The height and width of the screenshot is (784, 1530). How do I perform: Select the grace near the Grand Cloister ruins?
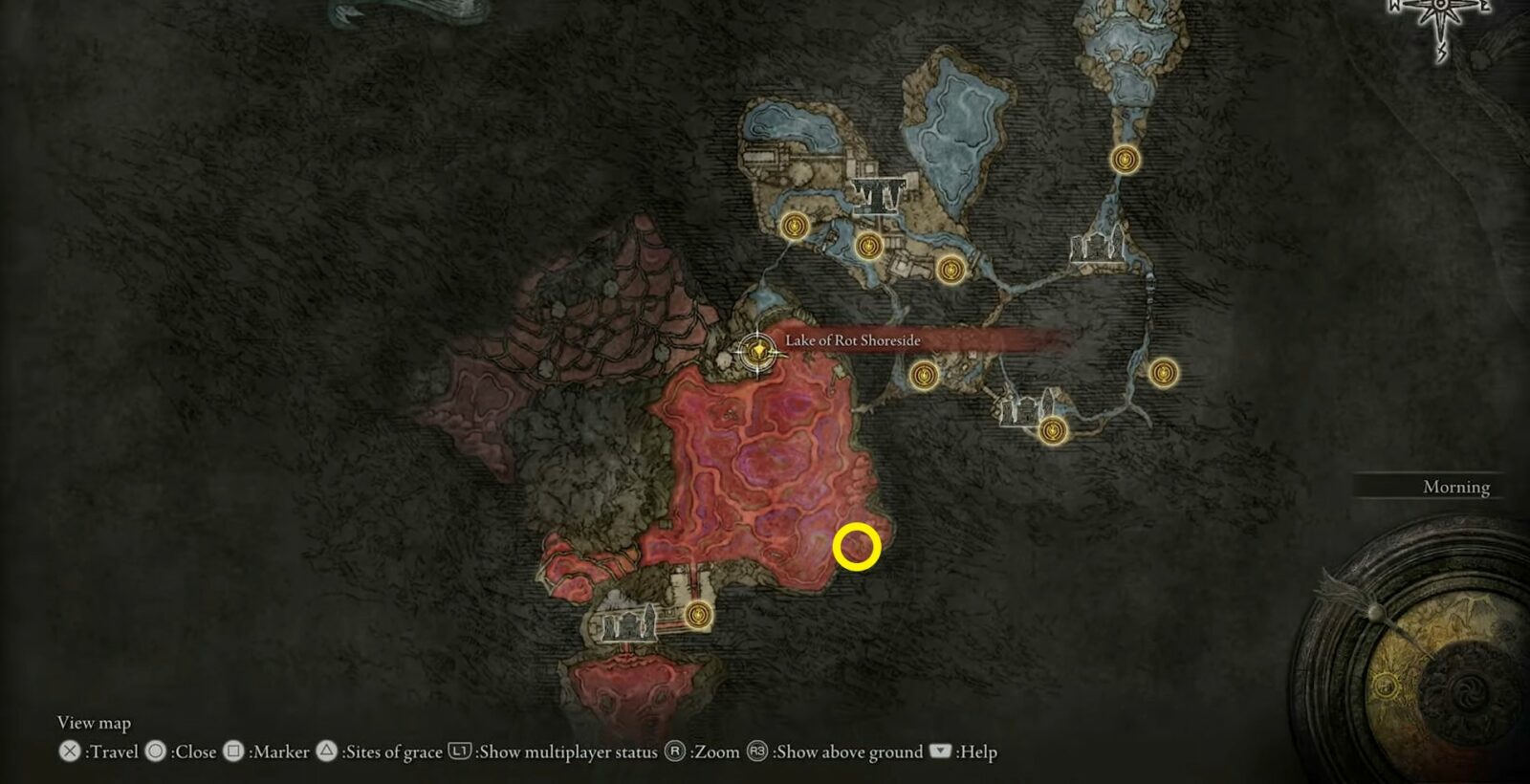1054,430
